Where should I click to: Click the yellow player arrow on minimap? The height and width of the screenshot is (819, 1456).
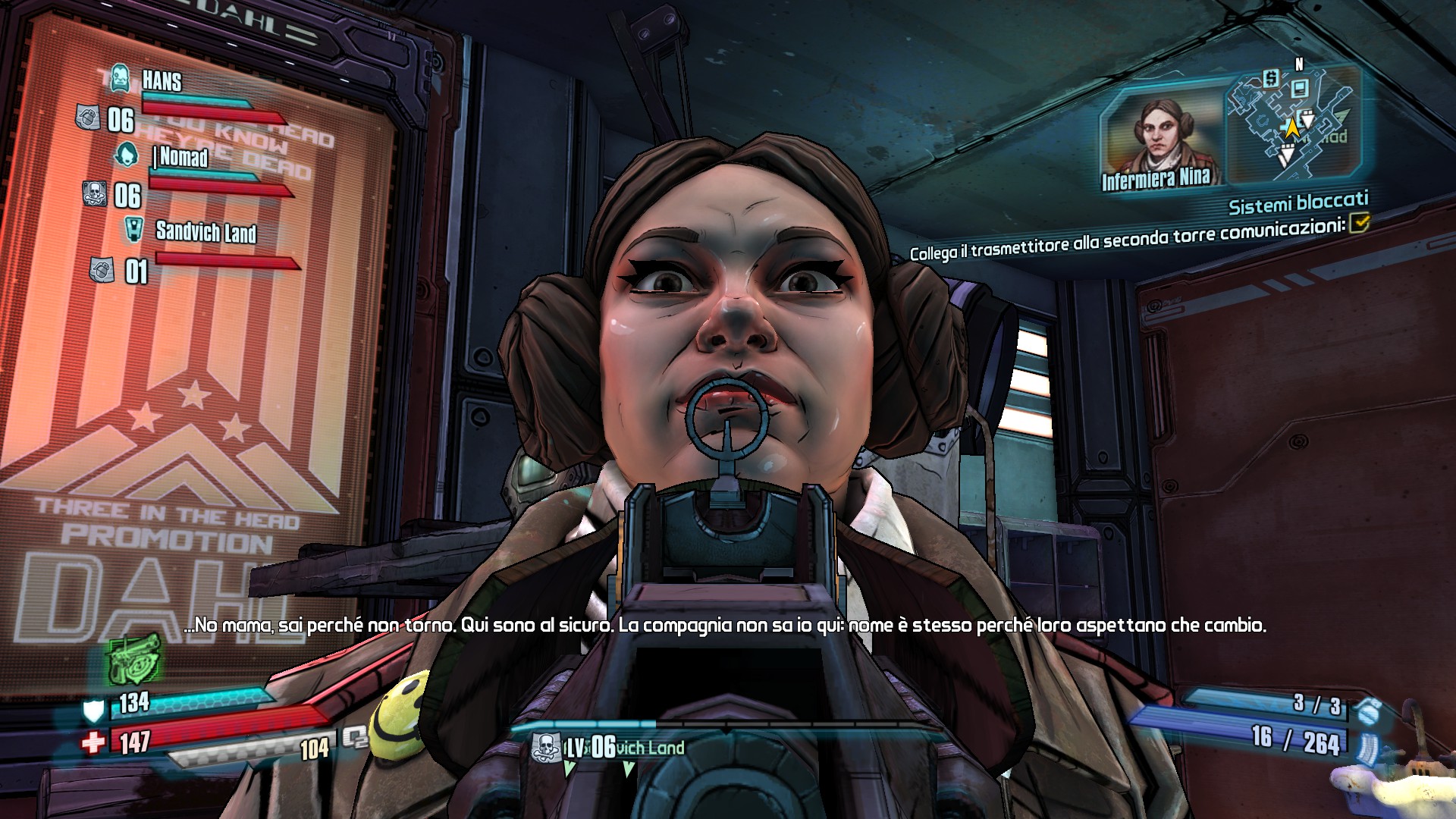(x=1291, y=128)
